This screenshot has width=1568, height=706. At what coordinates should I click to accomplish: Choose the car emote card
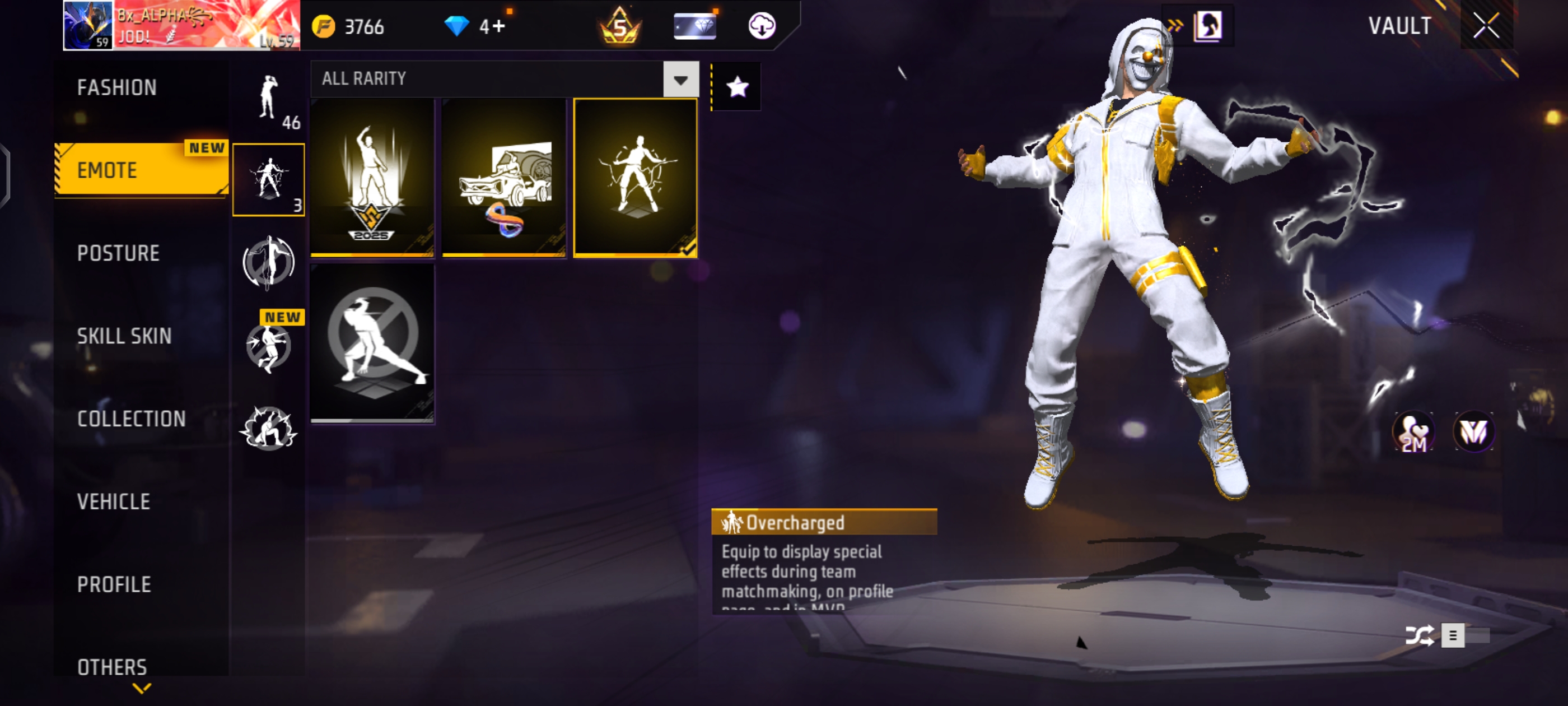[504, 177]
